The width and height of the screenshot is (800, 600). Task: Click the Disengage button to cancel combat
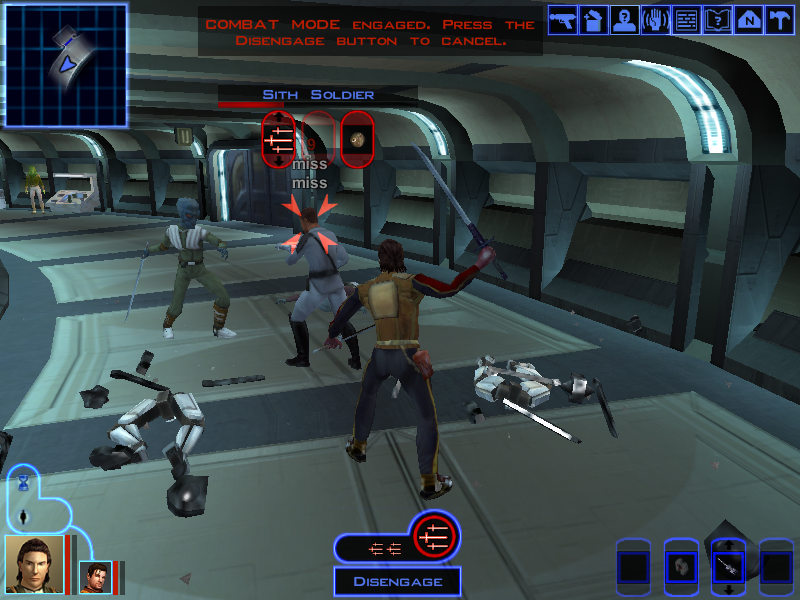[397, 581]
